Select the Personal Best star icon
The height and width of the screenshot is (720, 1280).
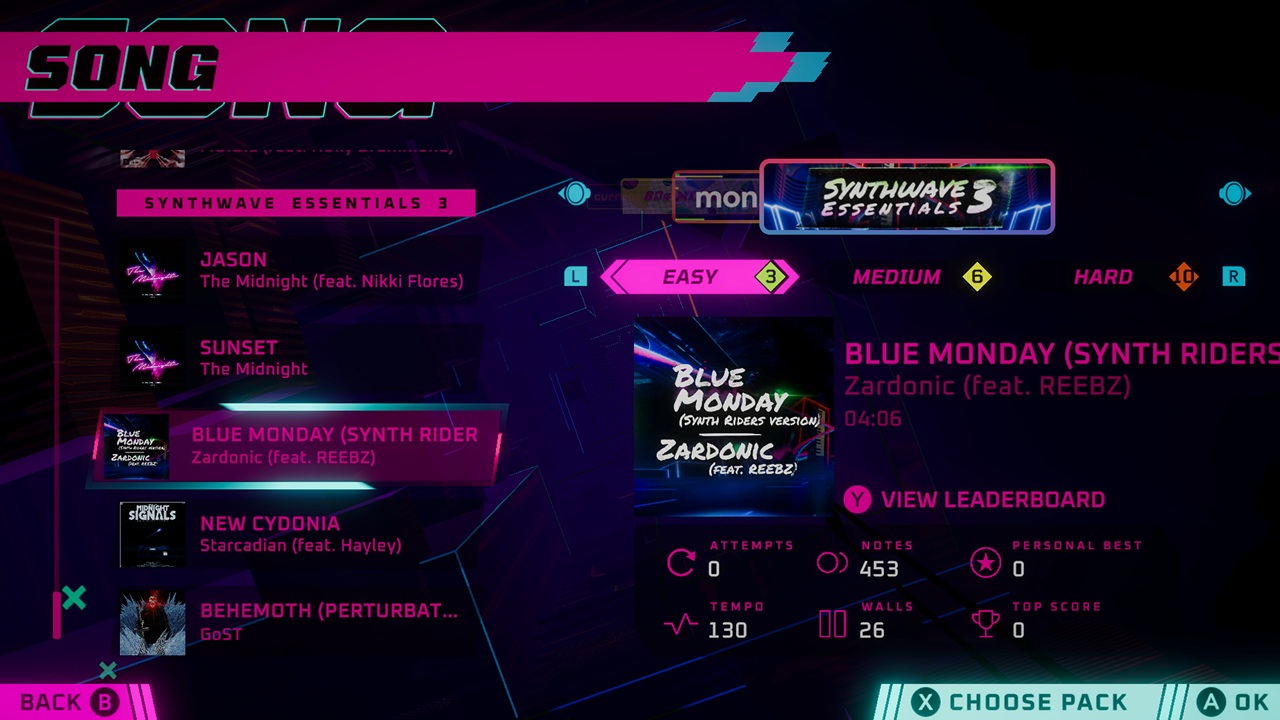click(x=986, y=563)
